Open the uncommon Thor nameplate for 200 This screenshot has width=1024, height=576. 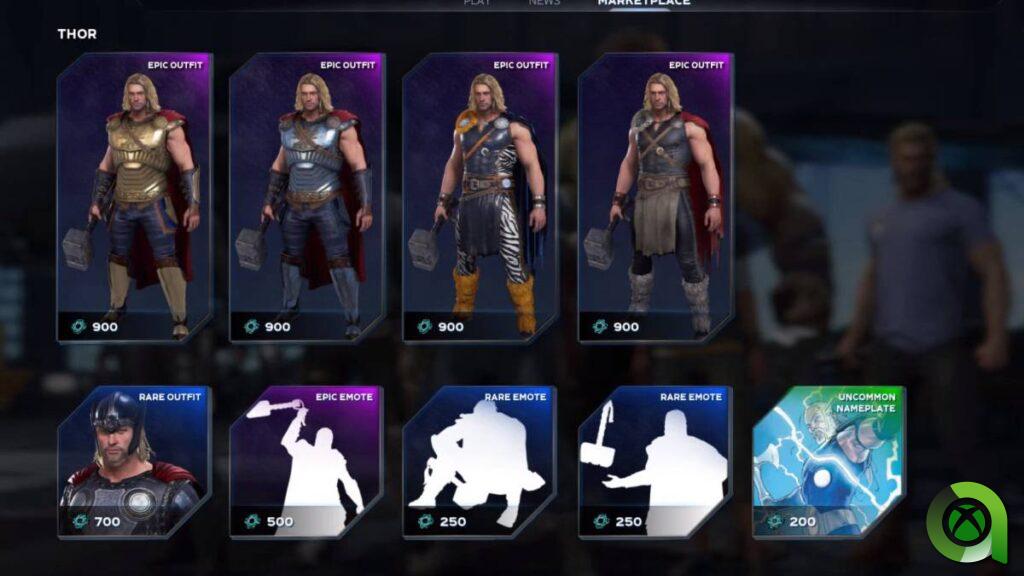[x=828, y=462]
